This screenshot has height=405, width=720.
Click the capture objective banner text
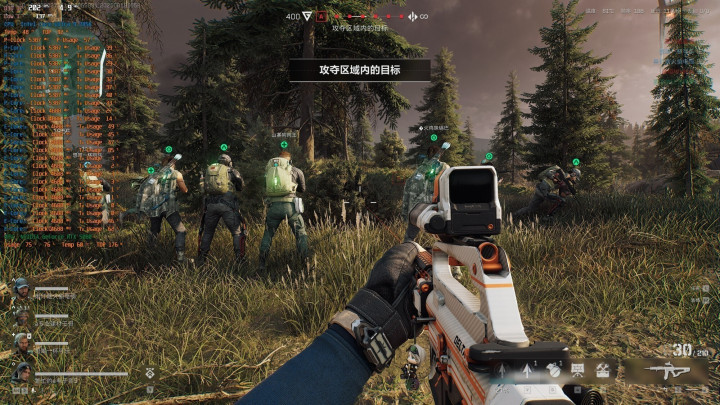[359, 69]
